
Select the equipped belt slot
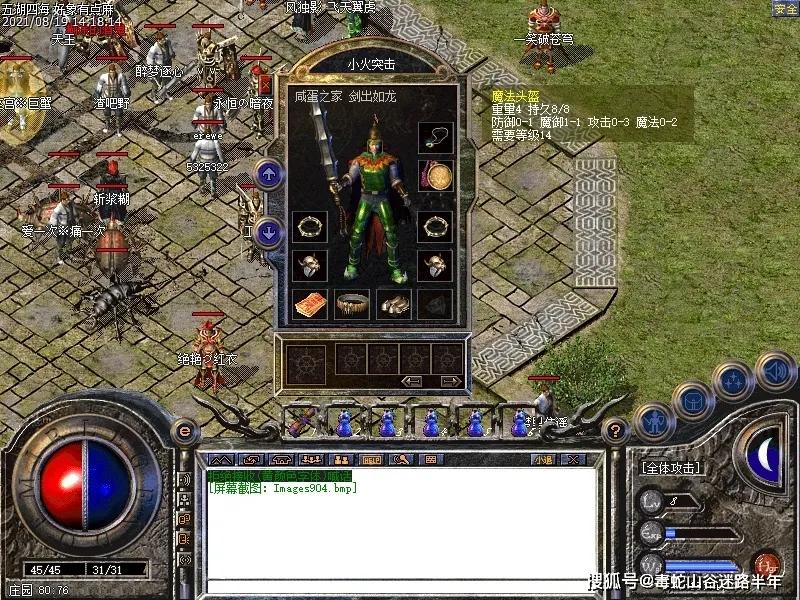click(351, 303)
